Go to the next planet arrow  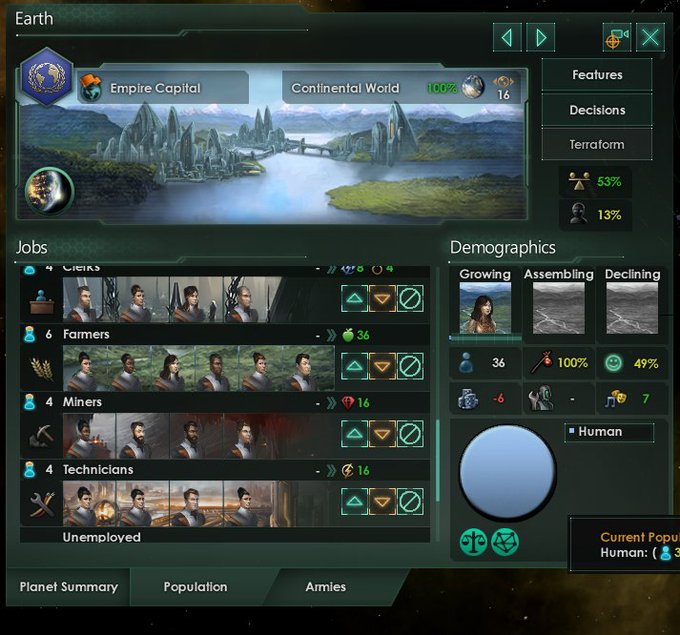[x=541, y=38]
